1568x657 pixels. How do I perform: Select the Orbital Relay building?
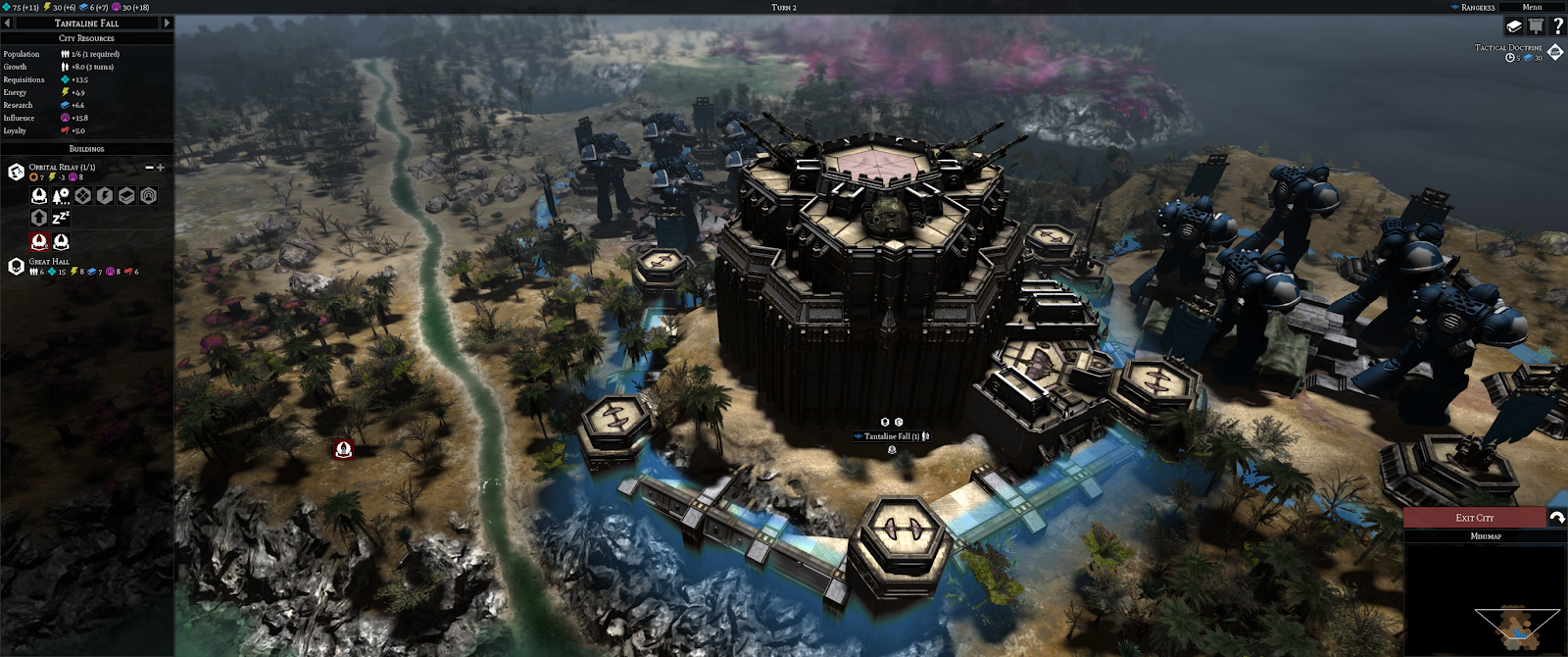click(16, 173)
